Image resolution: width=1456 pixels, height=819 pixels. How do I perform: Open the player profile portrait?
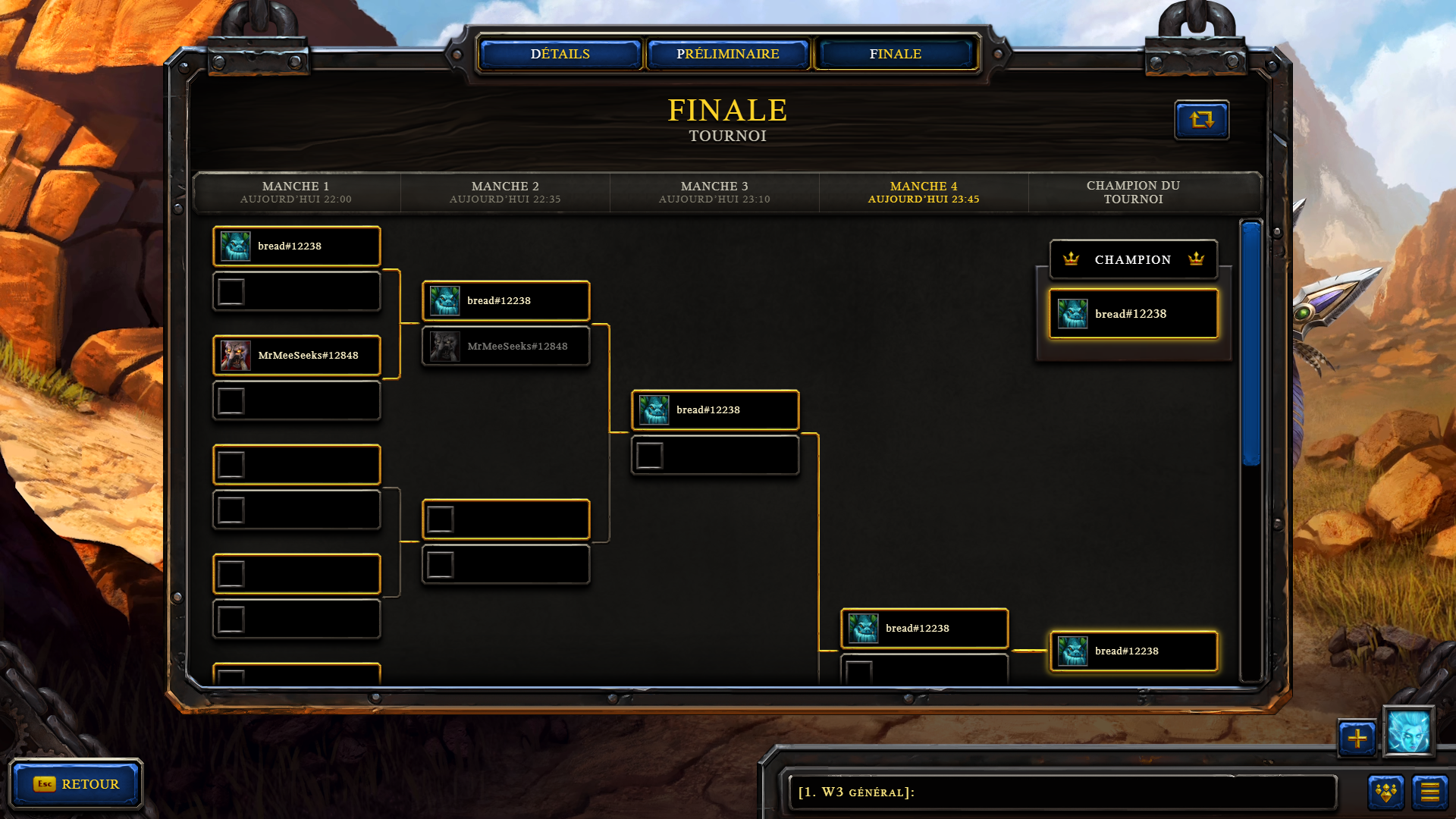[1408, 732]
